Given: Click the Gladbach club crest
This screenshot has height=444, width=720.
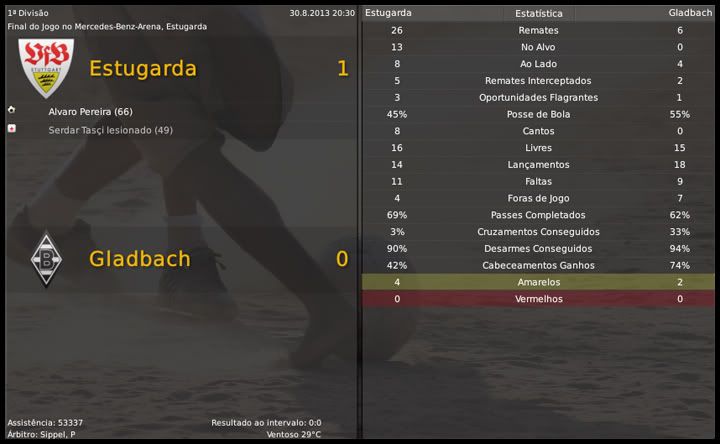Looking at the screenshot, I should coord(45,259).
